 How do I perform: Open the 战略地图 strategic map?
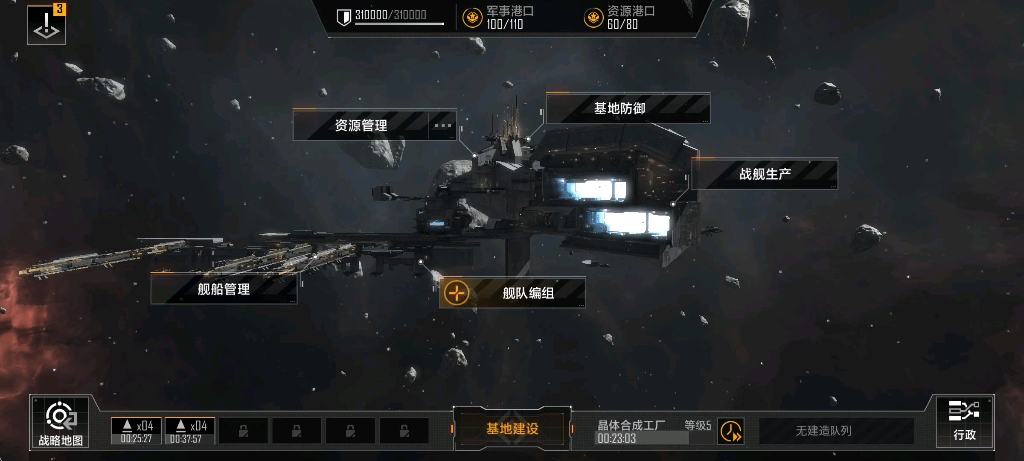tap(60, 422)
